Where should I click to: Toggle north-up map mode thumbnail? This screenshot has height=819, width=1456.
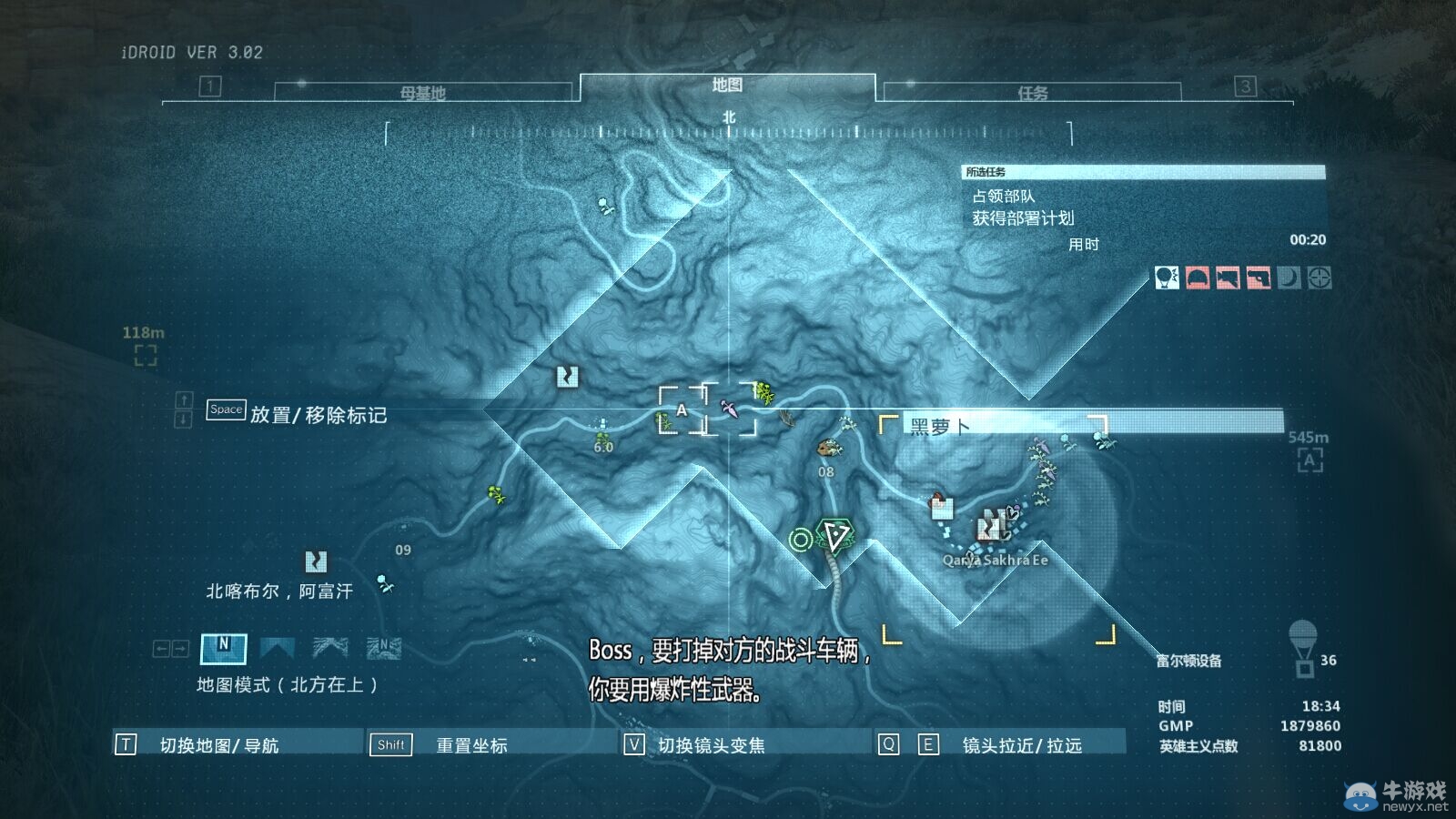coord(223,648)
